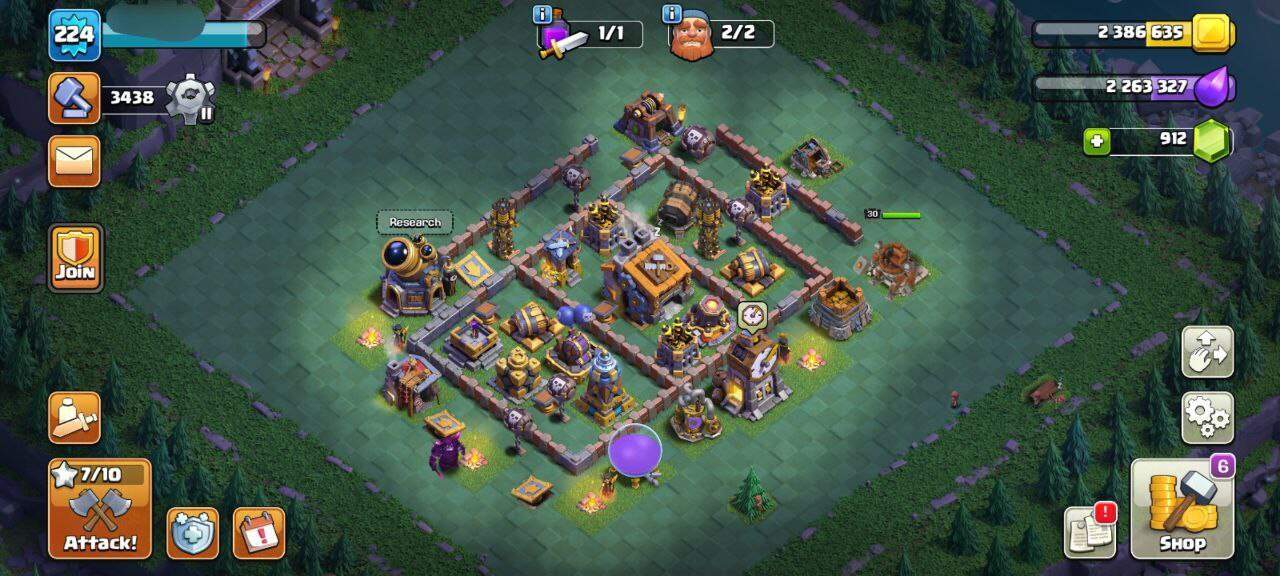Open the Shop
Viewport: 1280px width, 576px height.
(1182, 508)
